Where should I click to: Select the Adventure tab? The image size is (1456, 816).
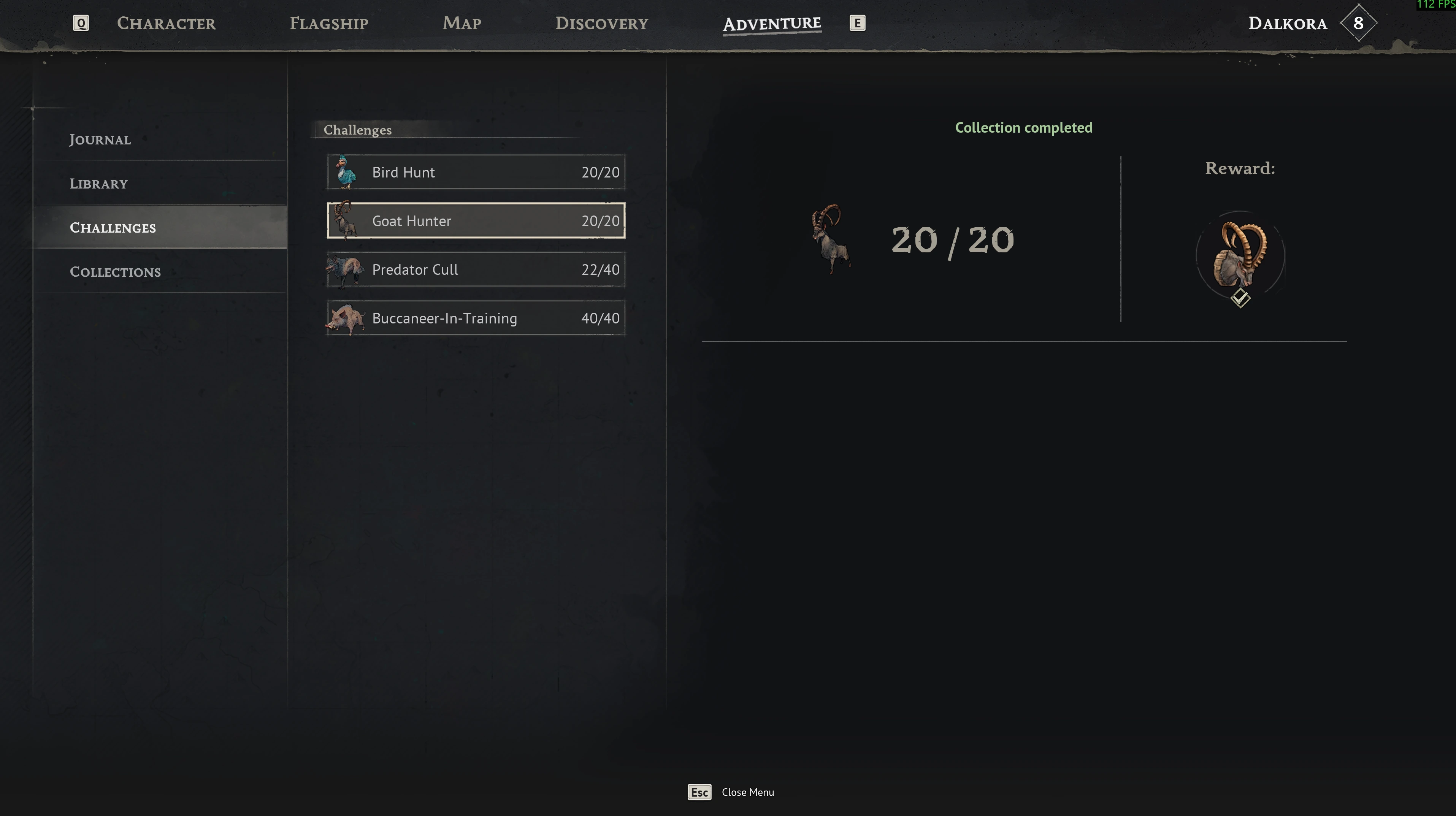(x=771, y=24)
